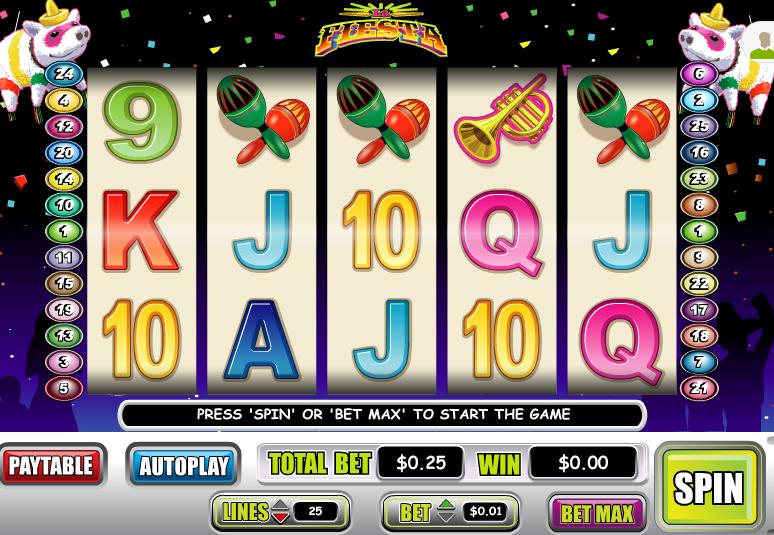
Task: Start Autoplay mode
Action: click(x=183, y=466)
